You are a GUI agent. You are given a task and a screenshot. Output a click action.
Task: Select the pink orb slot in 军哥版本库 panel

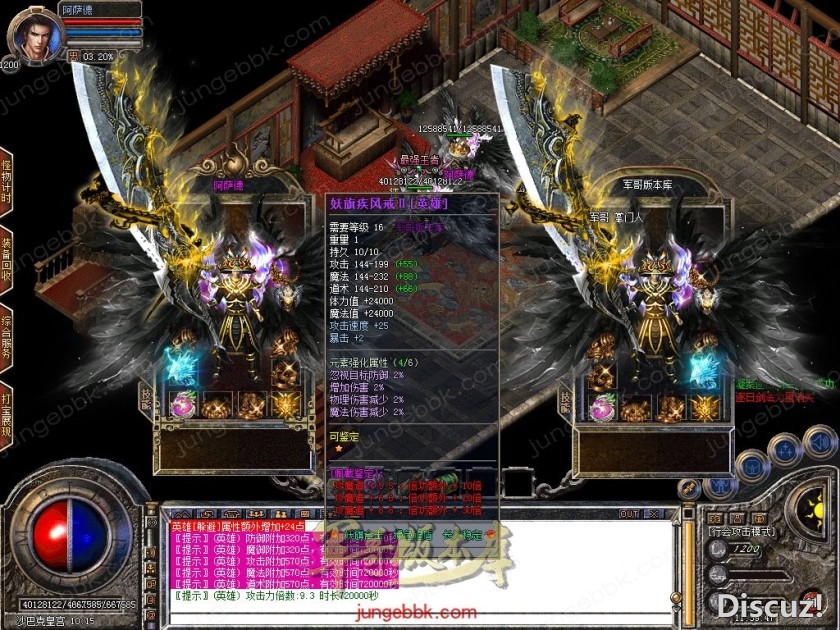[602, 407]
